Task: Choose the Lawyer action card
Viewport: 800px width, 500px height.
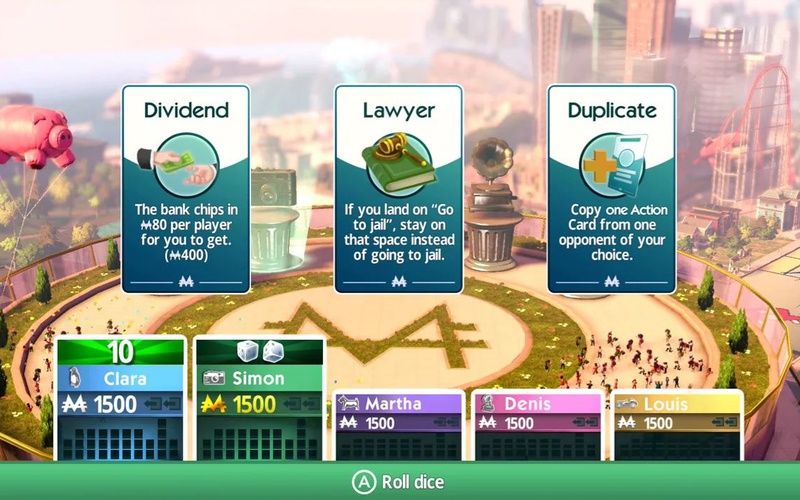Action: [x=399, y=189]
